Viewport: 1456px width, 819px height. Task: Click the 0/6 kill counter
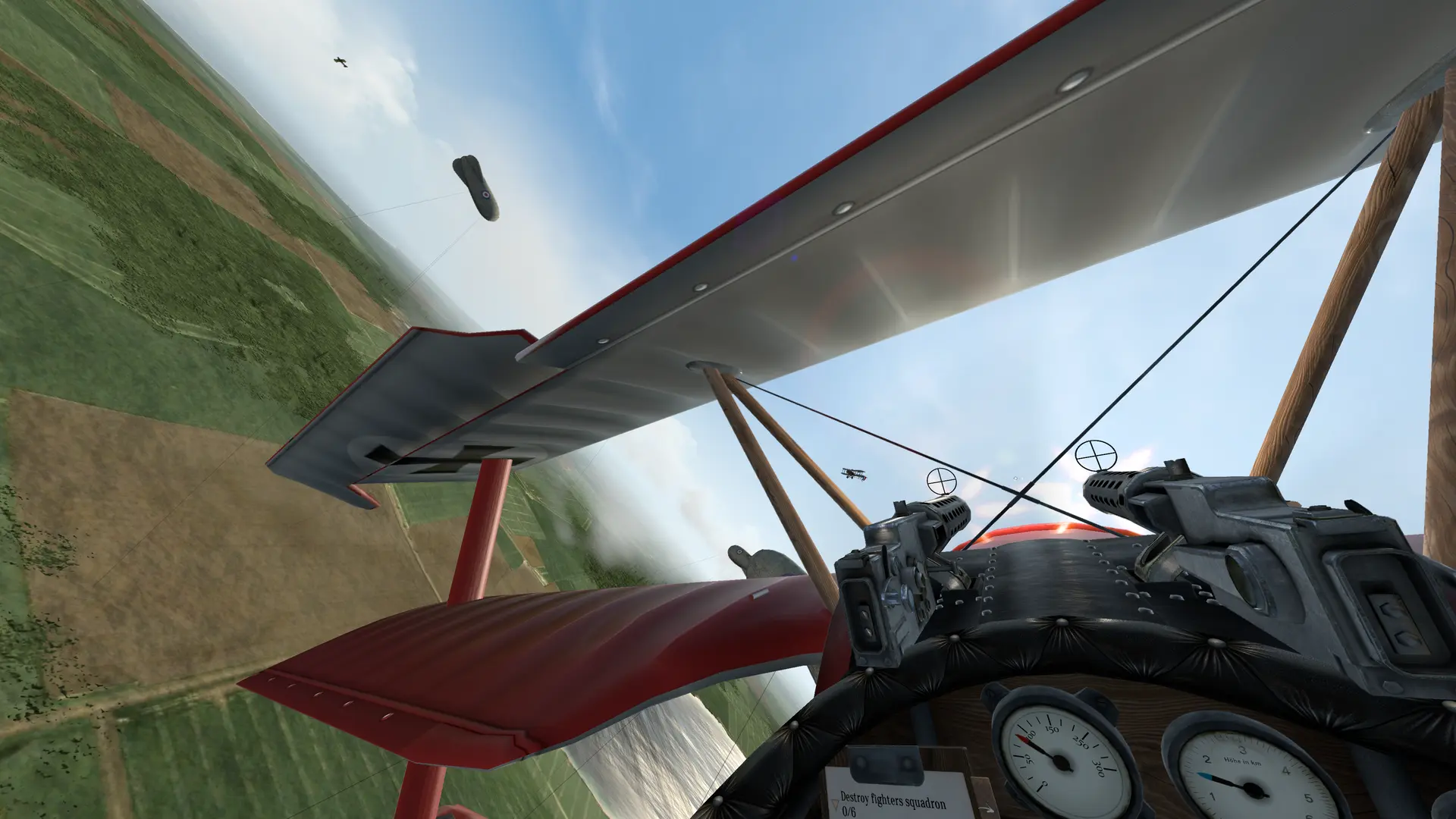851,813
